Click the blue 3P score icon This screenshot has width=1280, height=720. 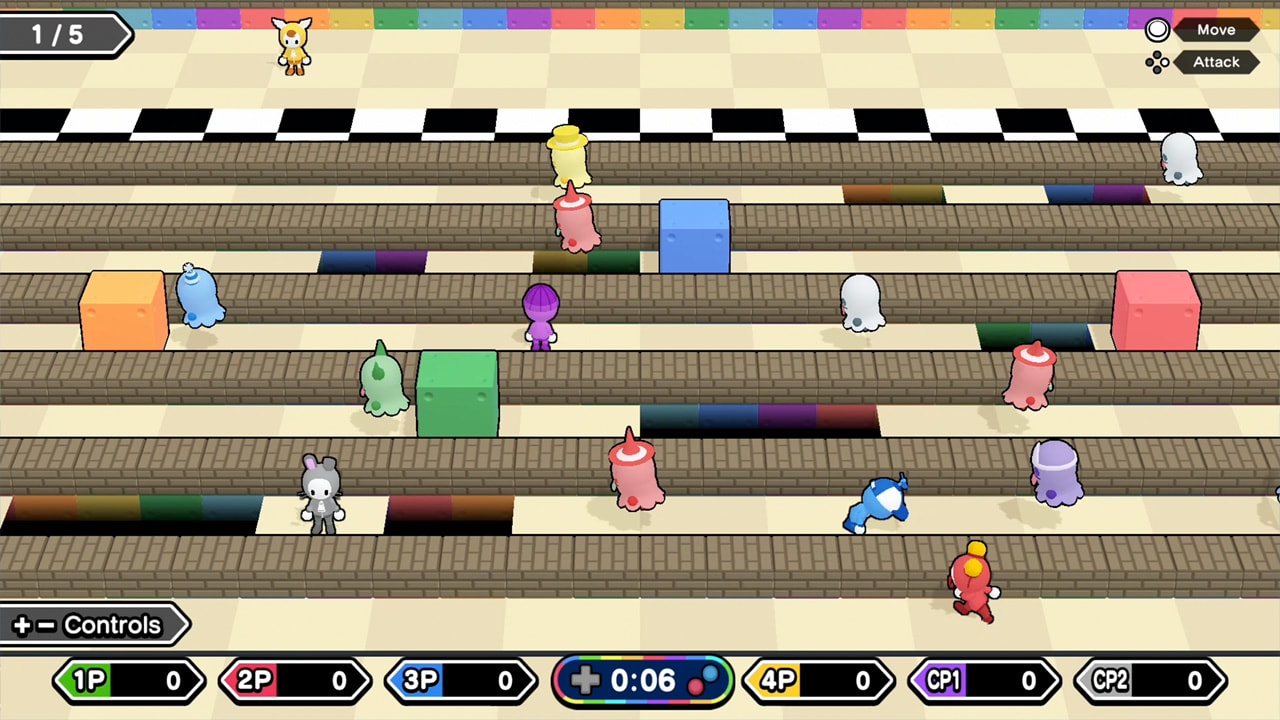422,681
